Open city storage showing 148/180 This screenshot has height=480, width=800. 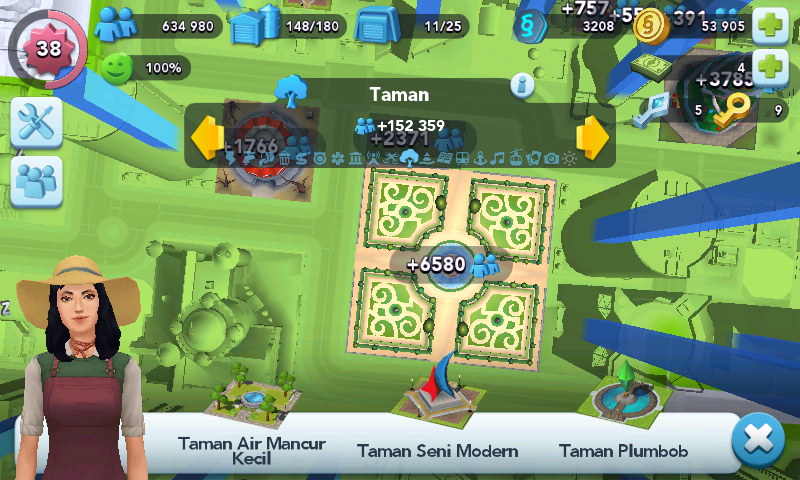250,26
